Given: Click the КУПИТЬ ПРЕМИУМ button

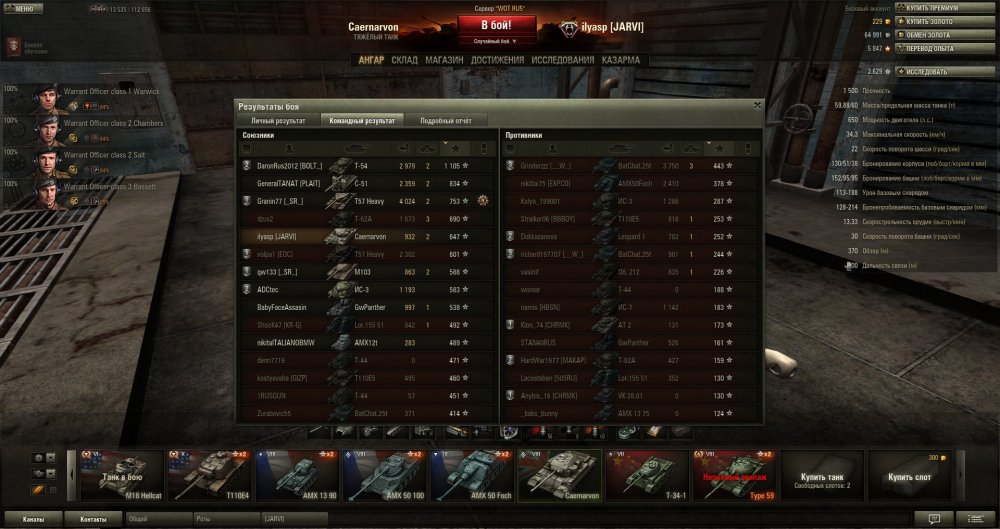Looking at the screenshot, I should pyautogui.click(x=932, y=8).
